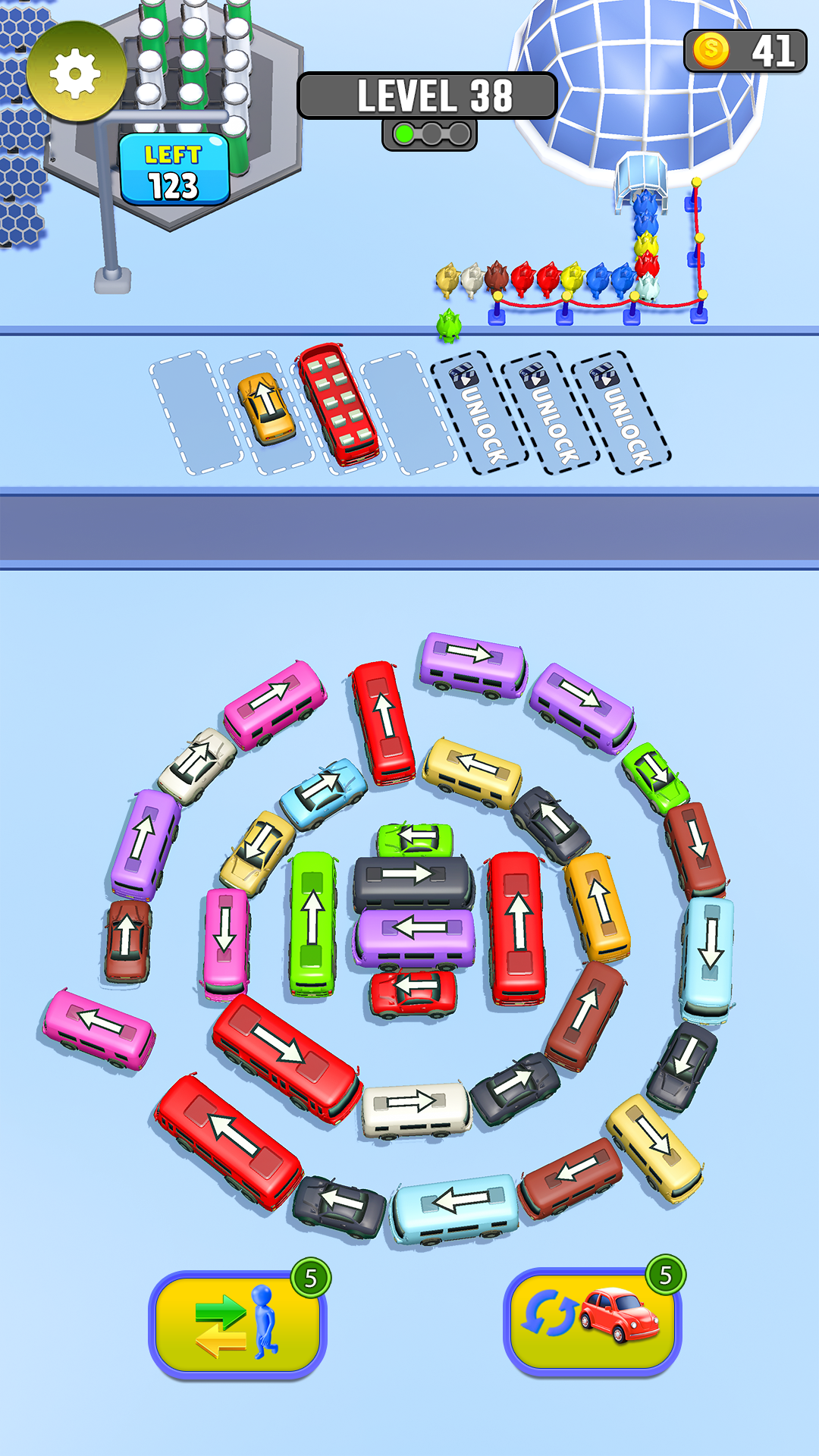The image size is (819, 1456).
Task: Use the shuffle cars booster
Action: click(592, 1320)
